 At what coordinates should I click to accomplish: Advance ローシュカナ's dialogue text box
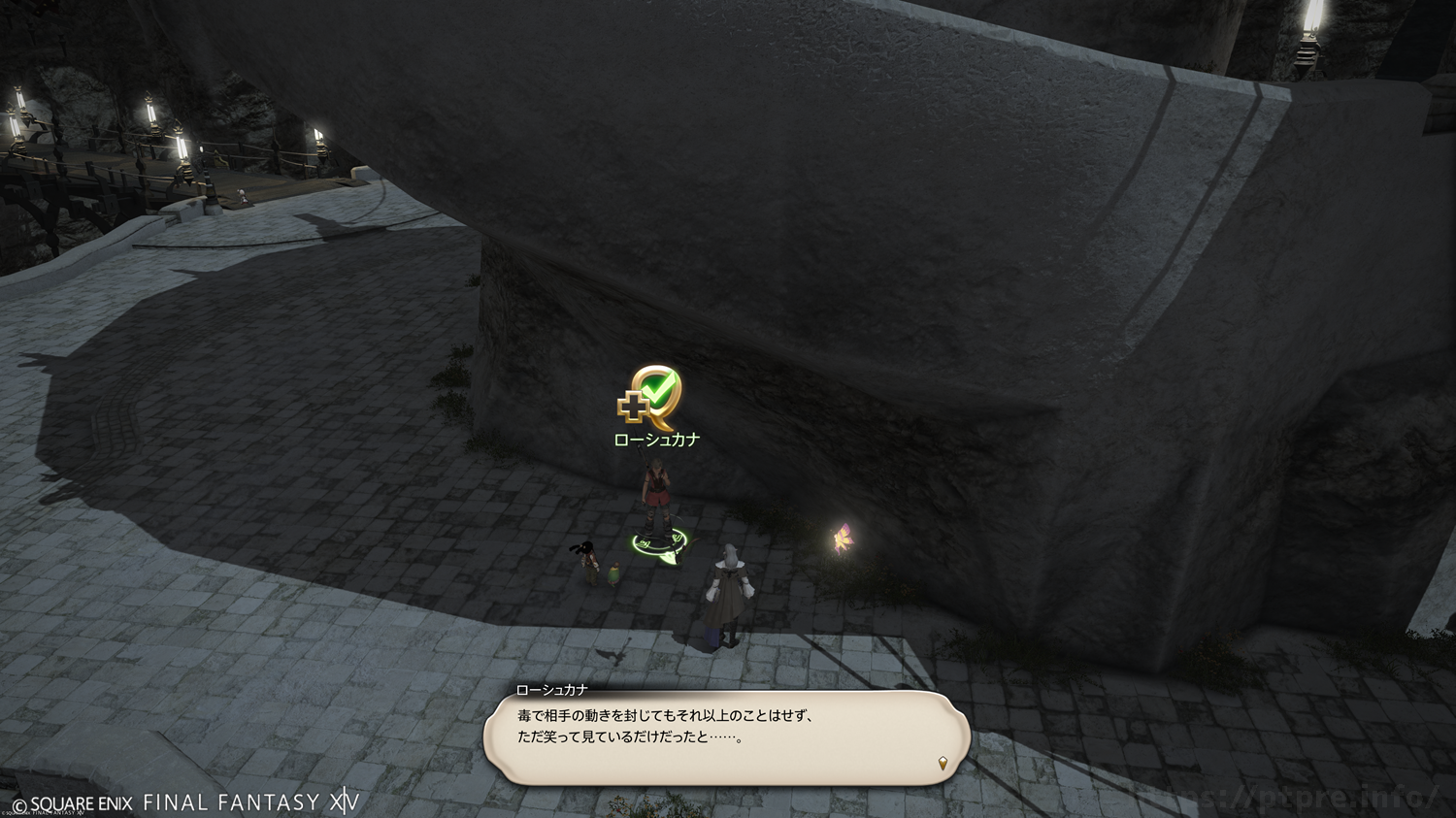pyautogui.click(x=726, y=737)
